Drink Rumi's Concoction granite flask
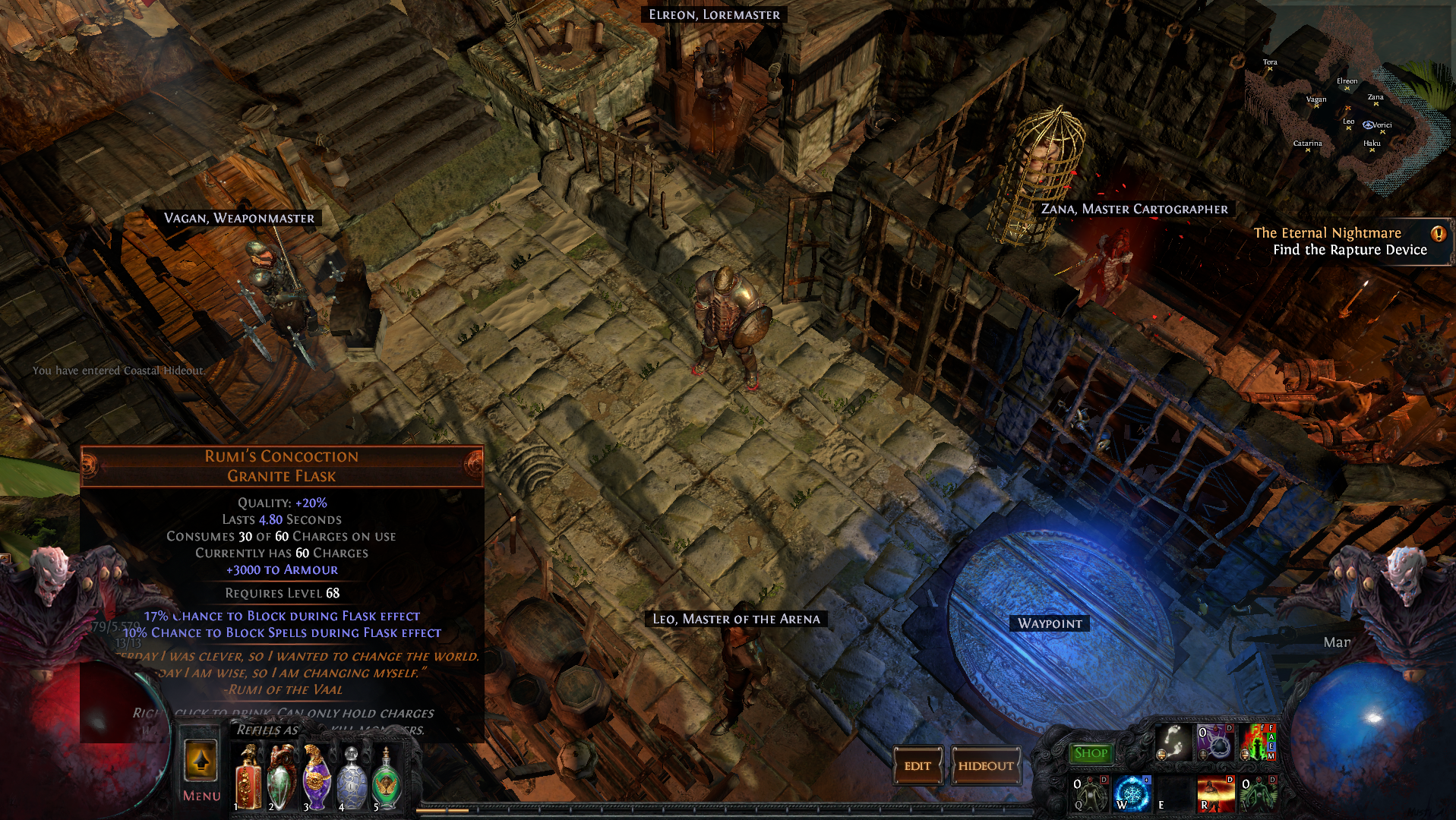Image resolution: width=1456 pixels, height=820 pixels. pos(281,777)
